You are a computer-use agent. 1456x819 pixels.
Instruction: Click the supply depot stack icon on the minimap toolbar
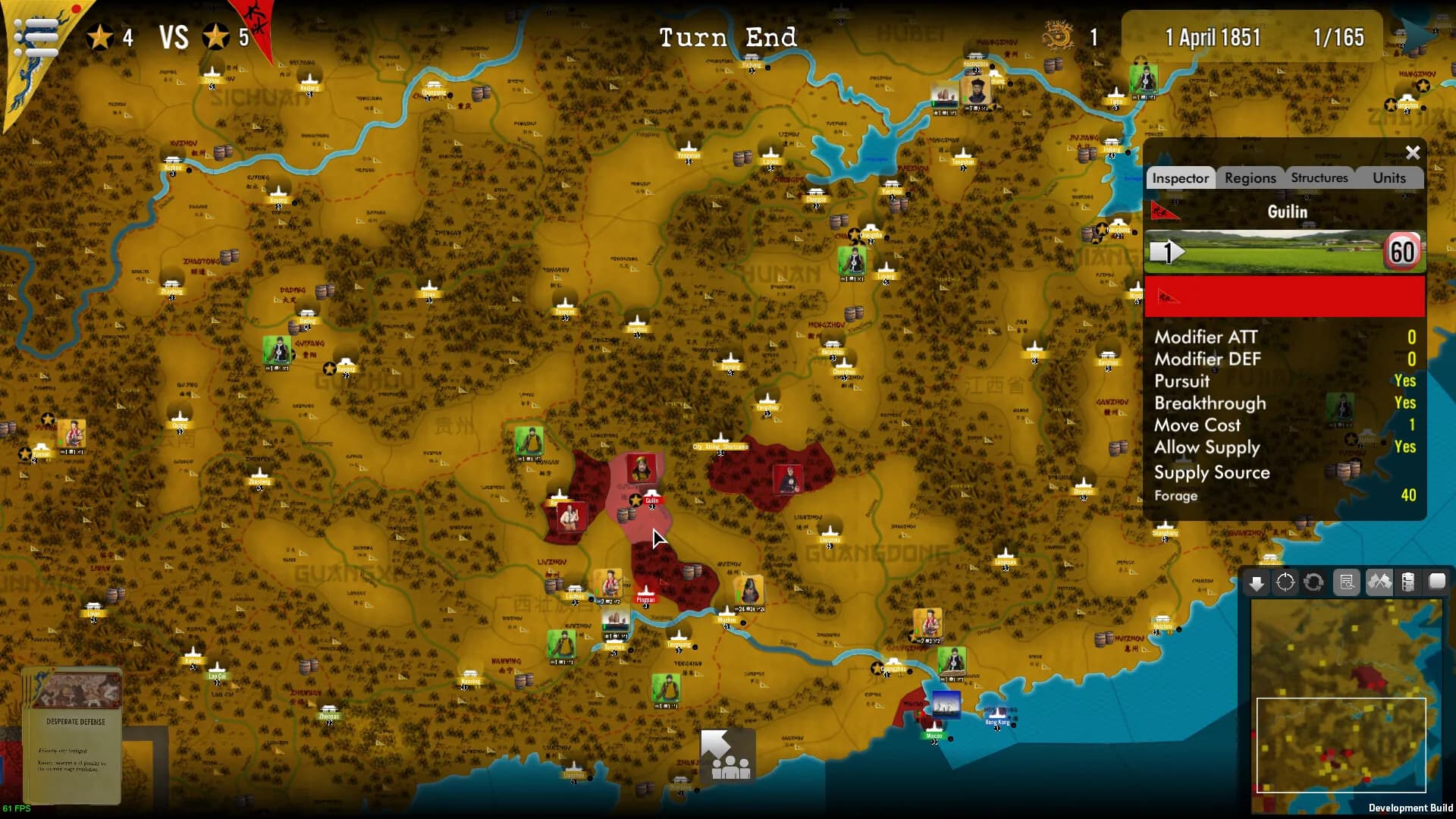click(1407, 582)
